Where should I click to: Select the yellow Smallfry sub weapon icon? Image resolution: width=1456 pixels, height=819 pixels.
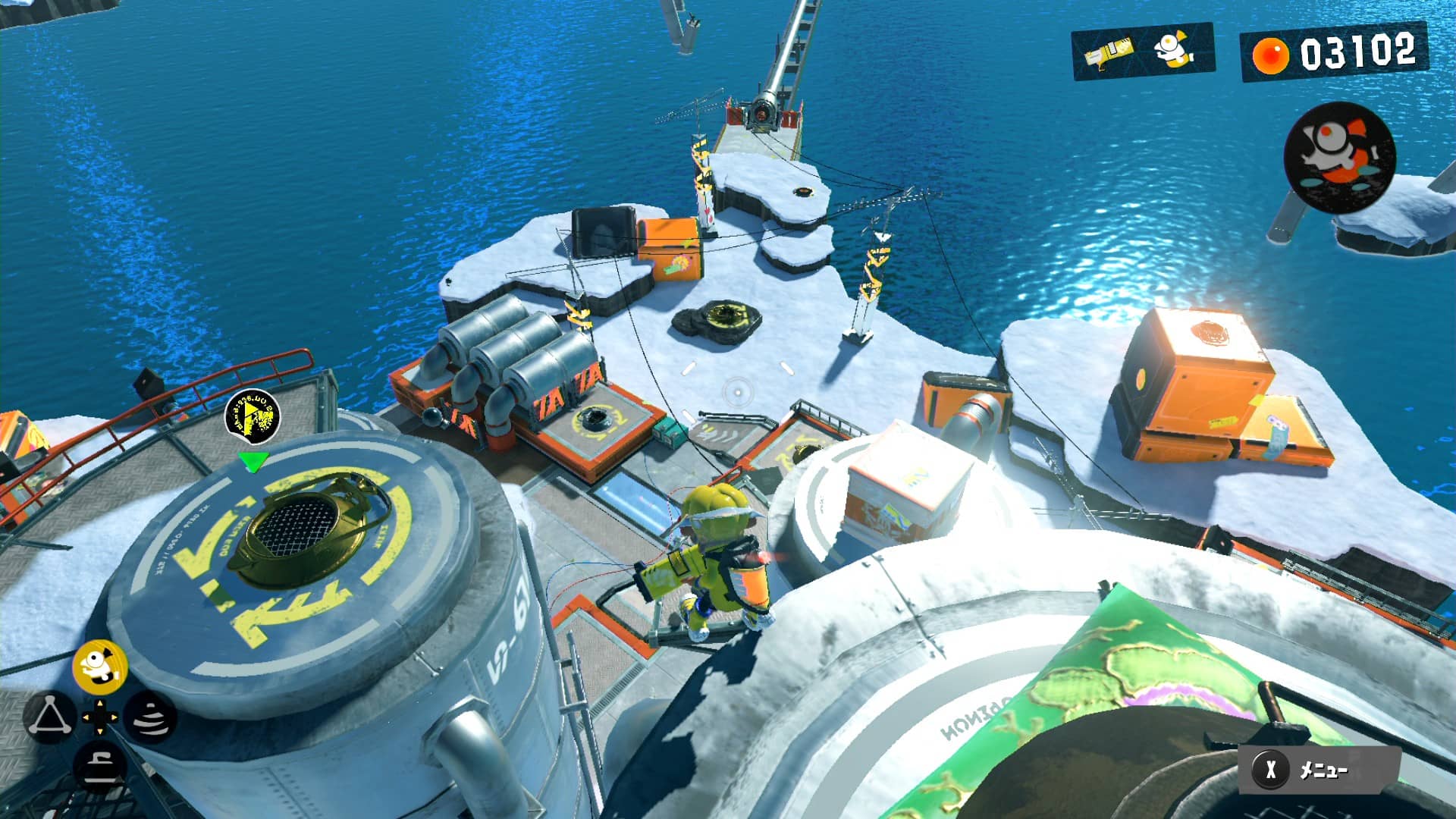click(x=100, y=666)
